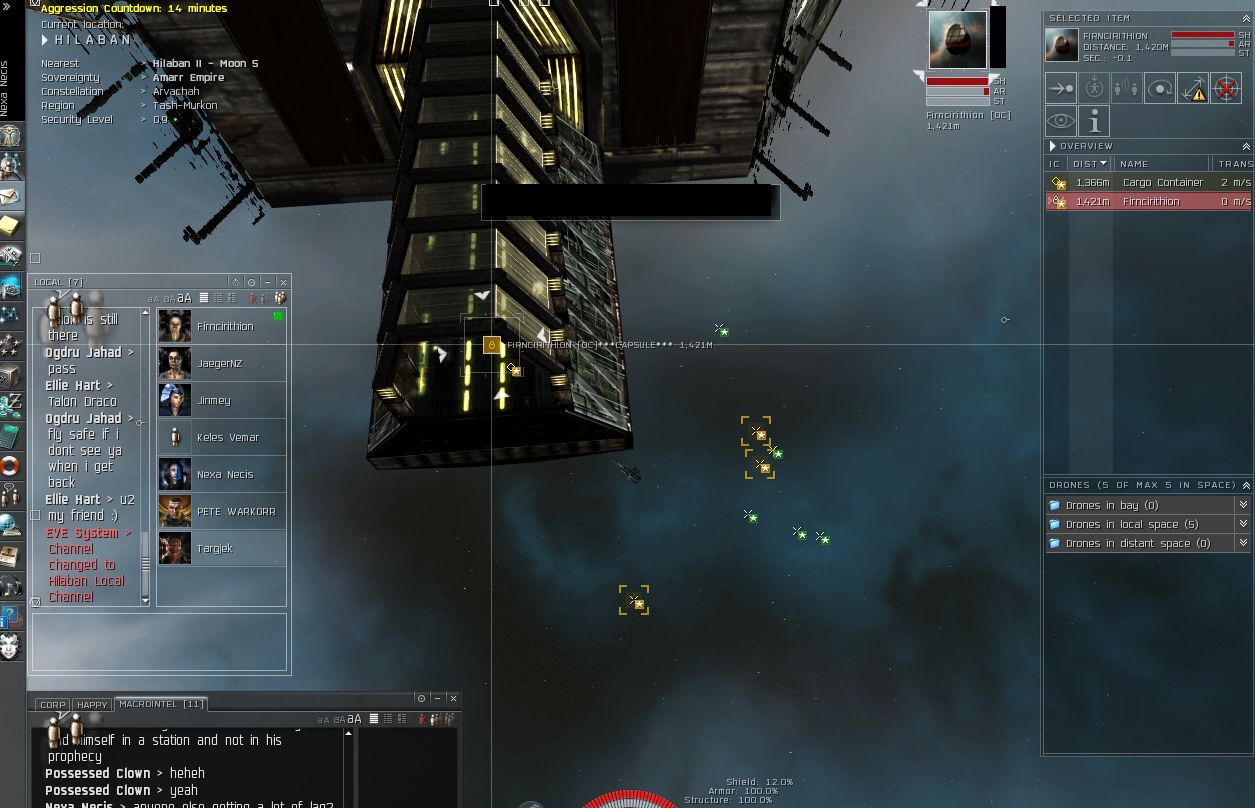Expand Drones in local space group
1255x808 pixels.
tap(1243, 525)
